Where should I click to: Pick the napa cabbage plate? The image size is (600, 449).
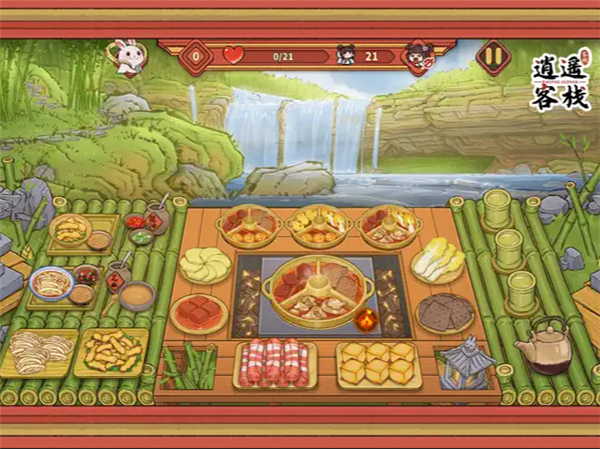pos(436,262)
